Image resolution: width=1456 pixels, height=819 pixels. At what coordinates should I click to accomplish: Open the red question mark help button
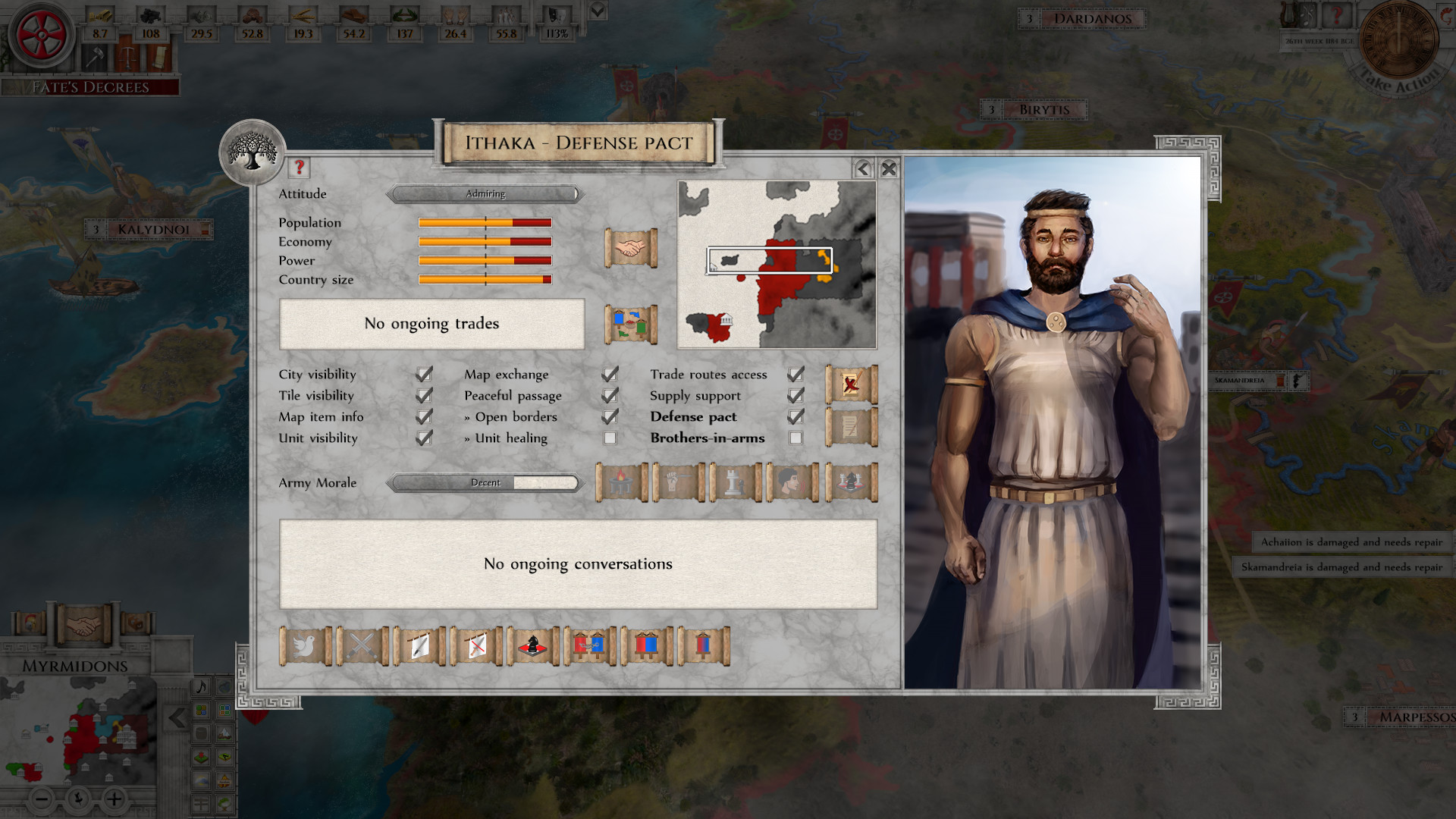tap(299, 168)
